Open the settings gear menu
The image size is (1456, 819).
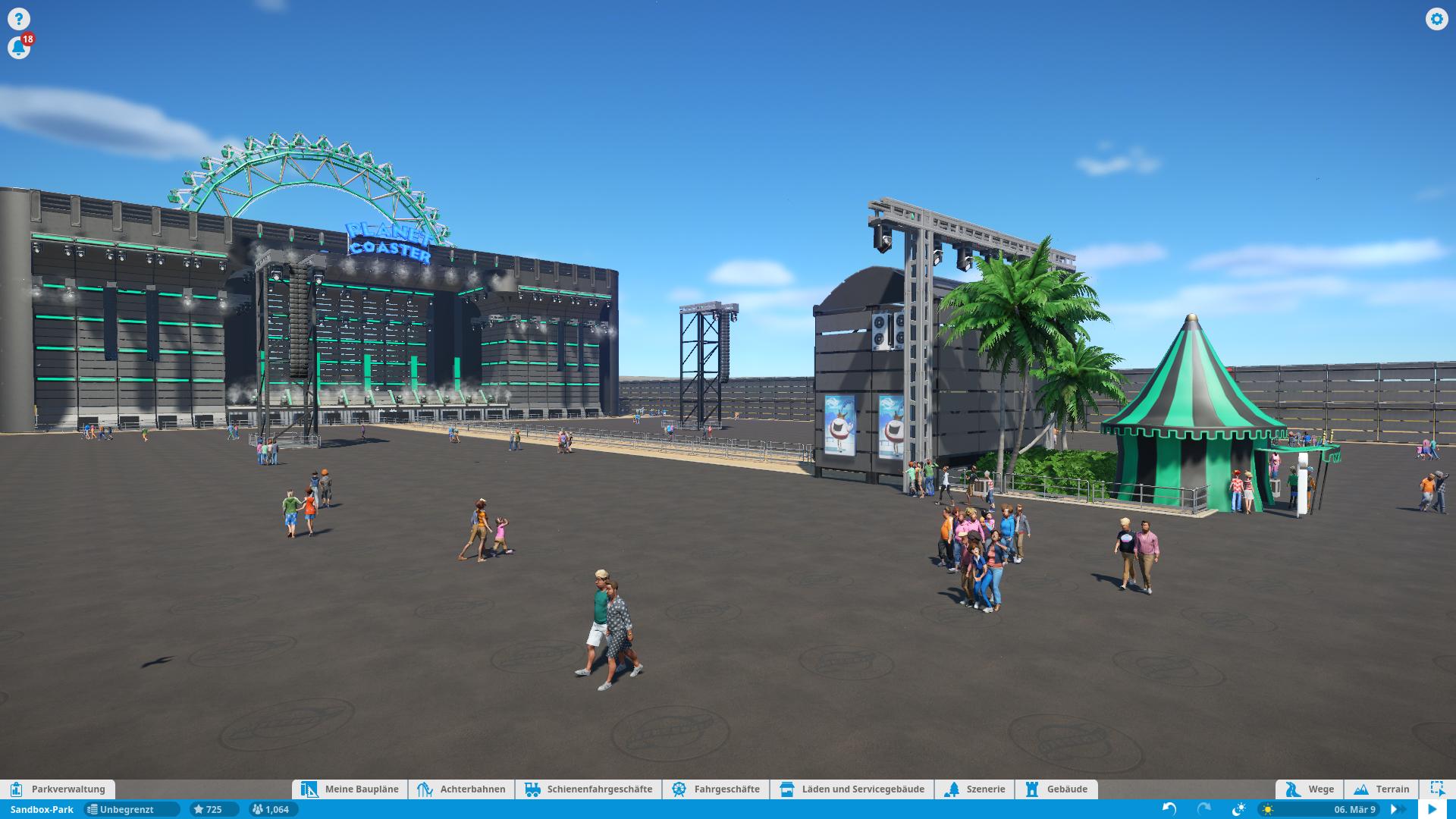coord(1436,19)
